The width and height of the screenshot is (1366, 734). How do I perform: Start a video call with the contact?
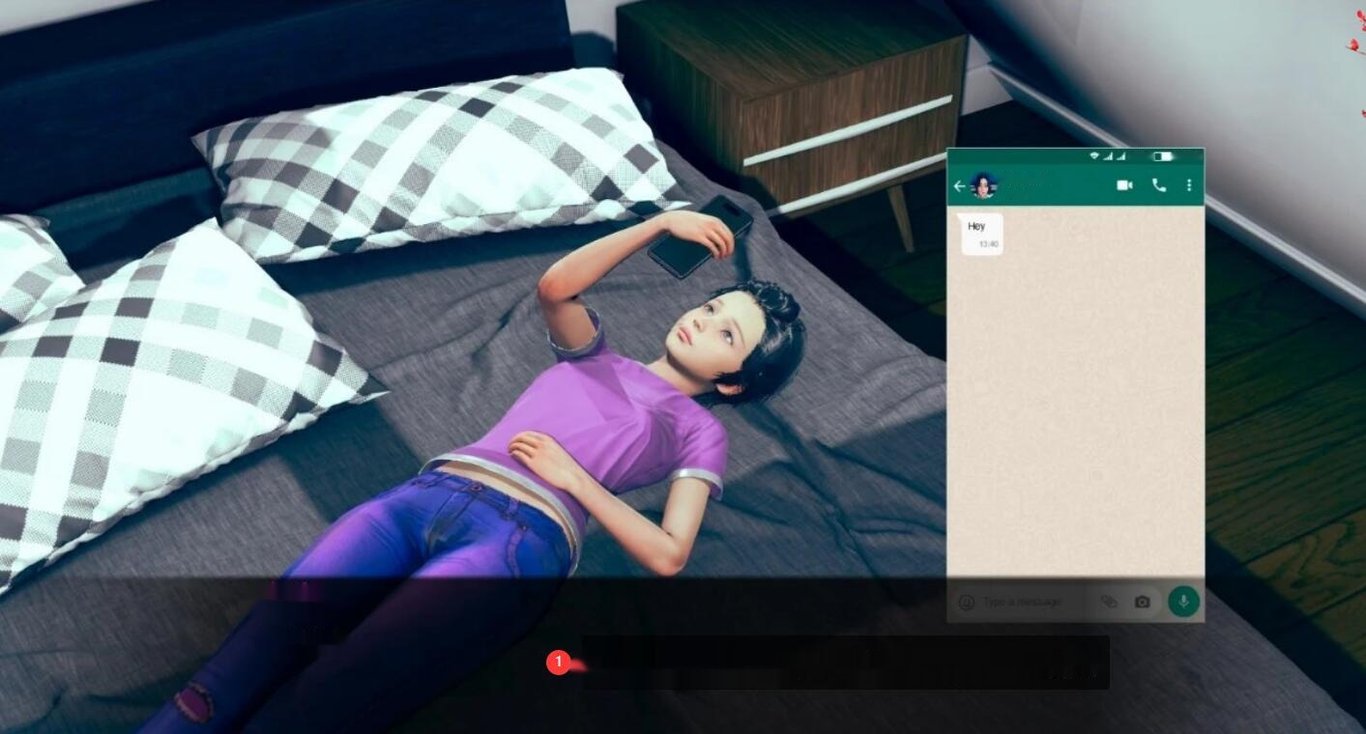tap(1124, 185)
